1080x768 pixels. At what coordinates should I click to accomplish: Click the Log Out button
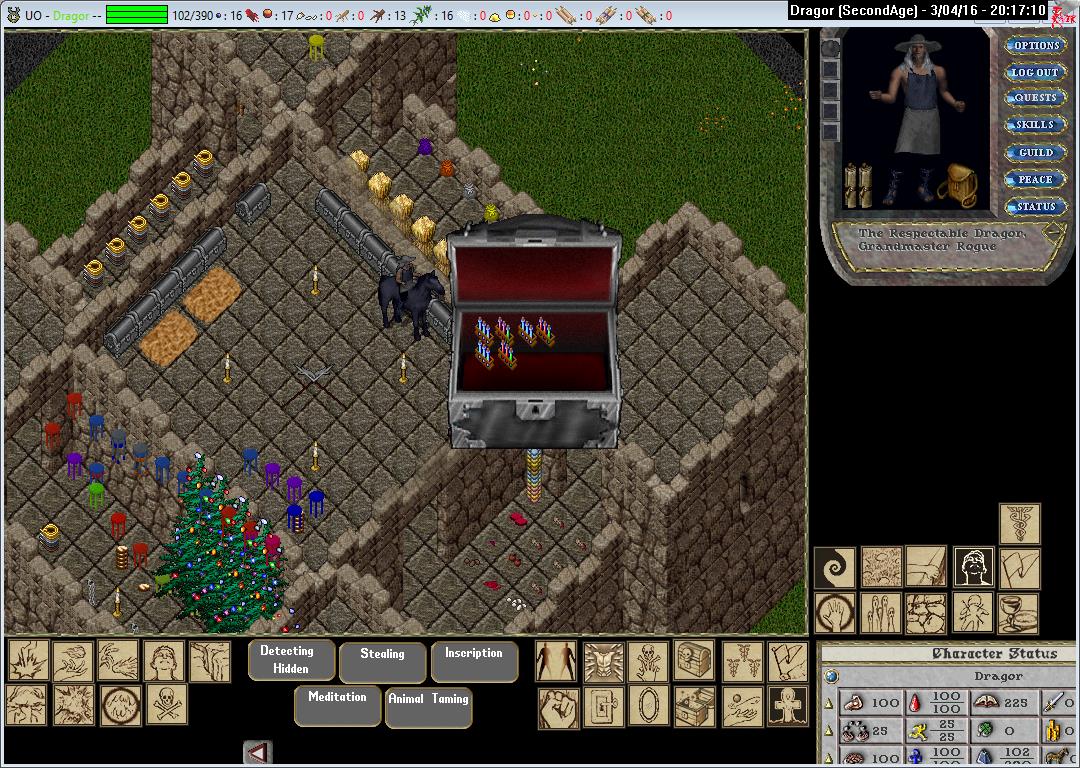click(1036, 72)
